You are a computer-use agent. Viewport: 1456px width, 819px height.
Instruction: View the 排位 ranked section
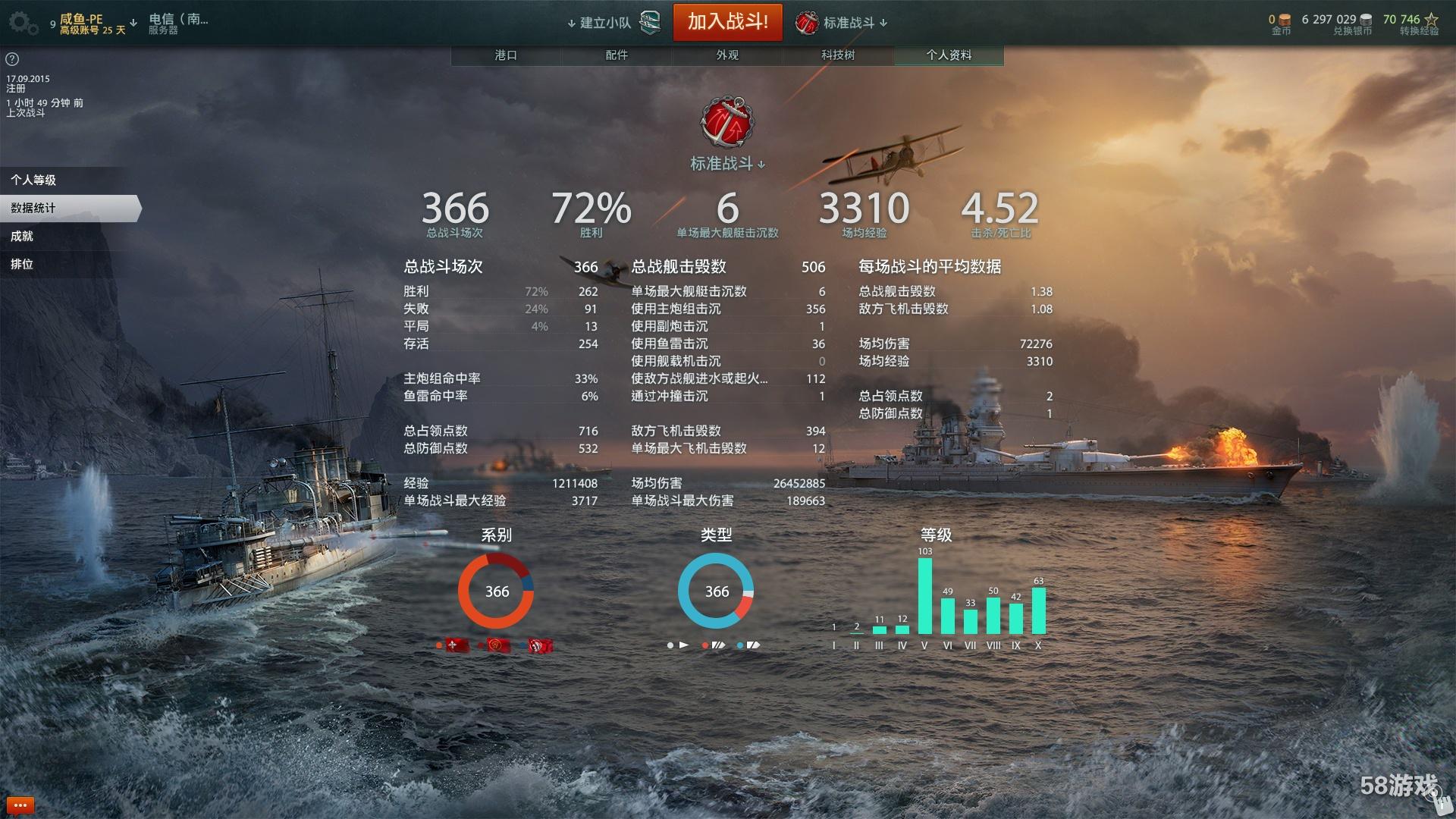23,264
